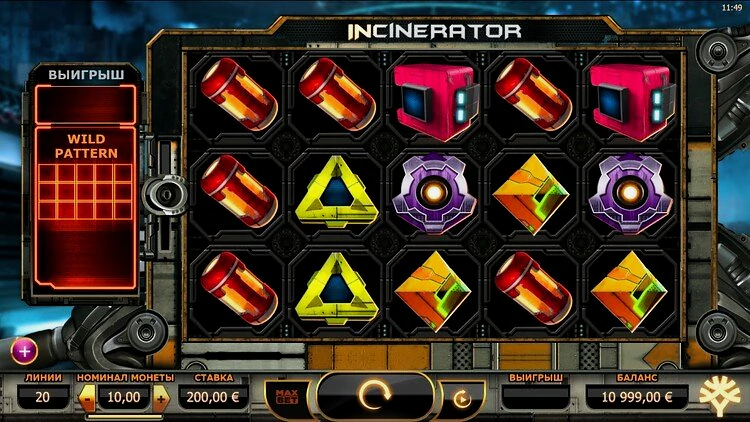
Task: Increase the coin value with the plus arrow
Action: pyautogui.click(x=161, y=398)
